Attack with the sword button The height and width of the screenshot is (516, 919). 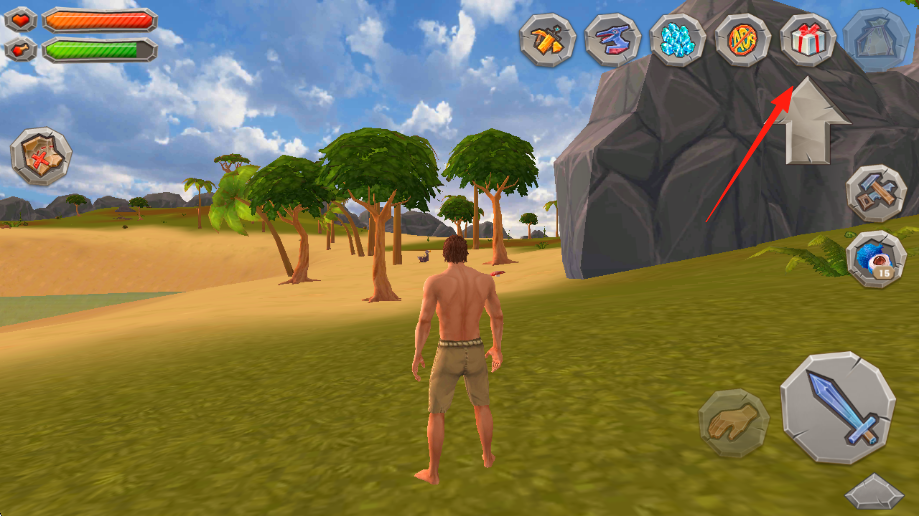[838, 408]
